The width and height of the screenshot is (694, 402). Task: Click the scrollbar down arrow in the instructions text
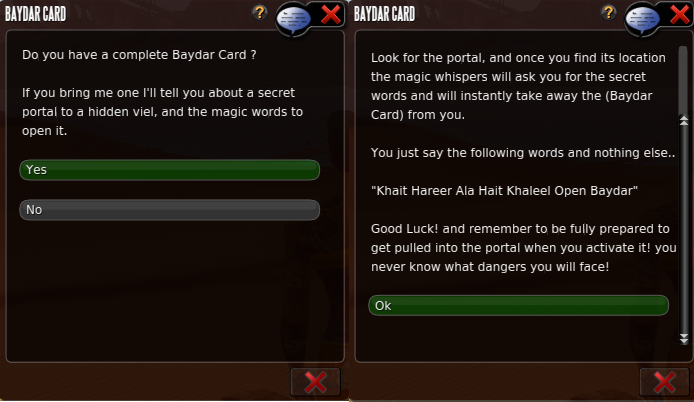coord(685,338)
